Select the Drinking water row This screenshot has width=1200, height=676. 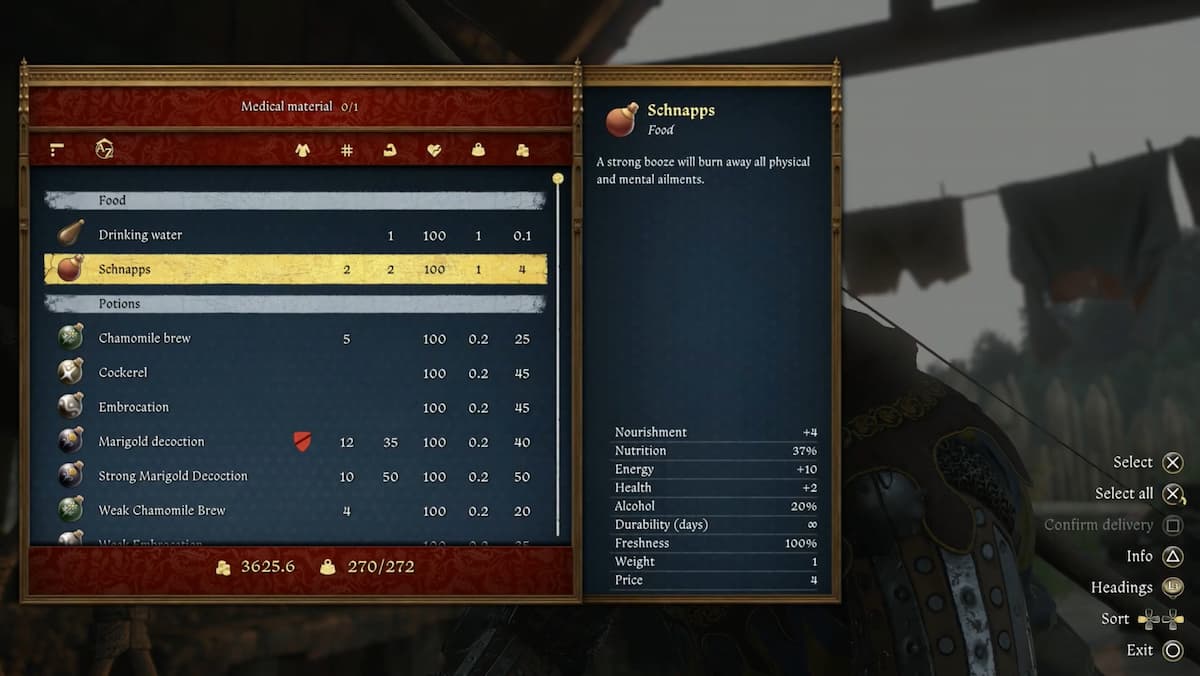pos(295,235)
